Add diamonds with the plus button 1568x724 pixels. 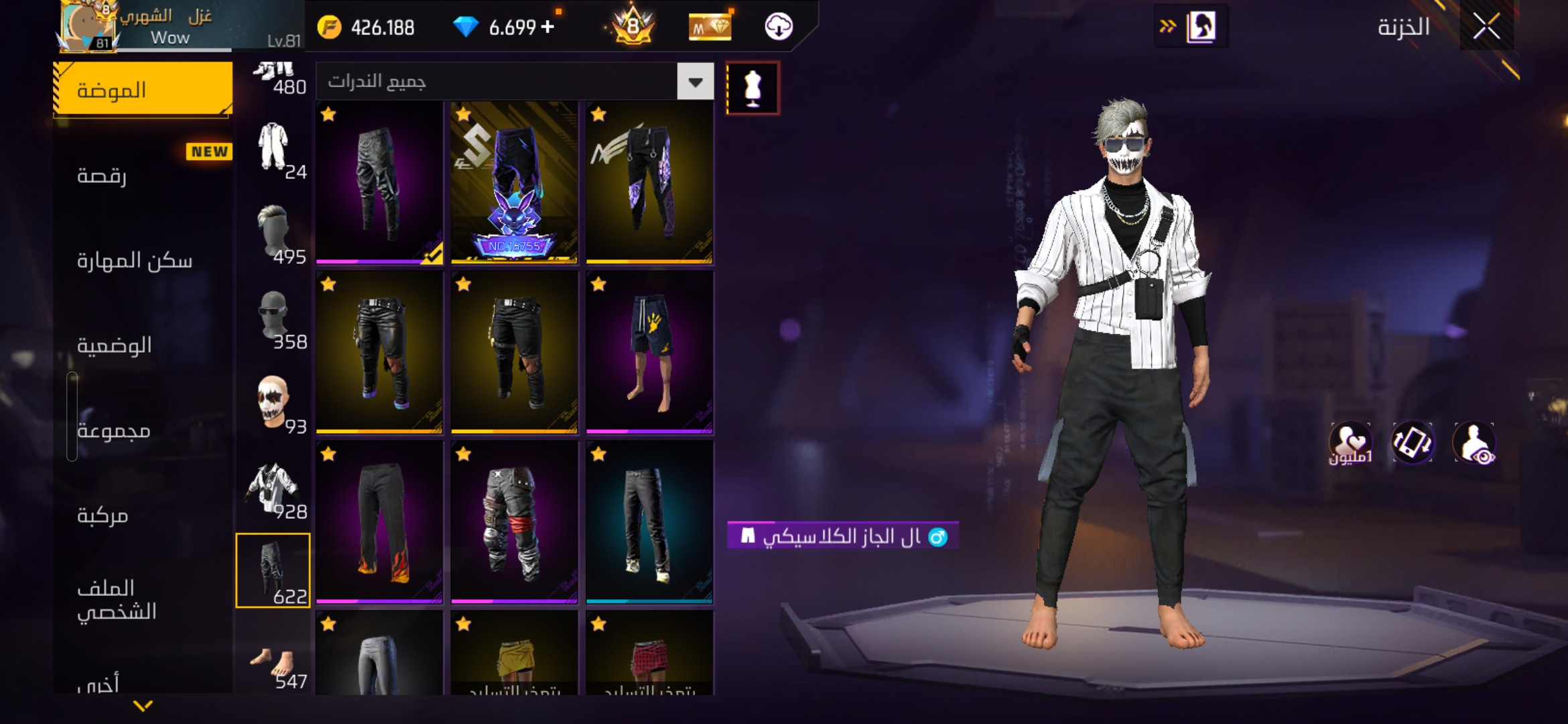[x=547, y=27]
